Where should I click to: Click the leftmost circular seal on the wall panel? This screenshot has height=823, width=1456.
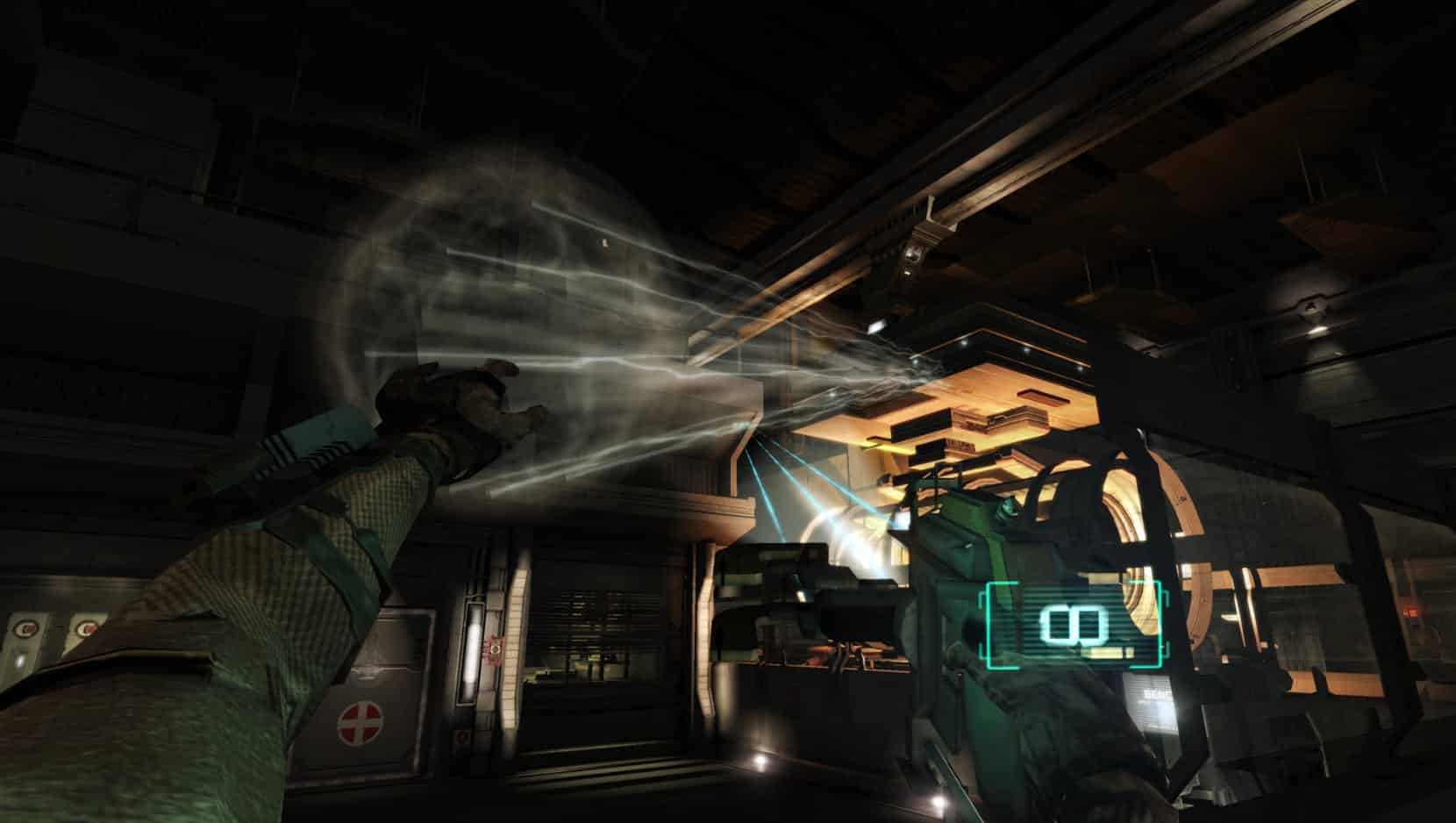pyautogui.click(x=26, y=626)
